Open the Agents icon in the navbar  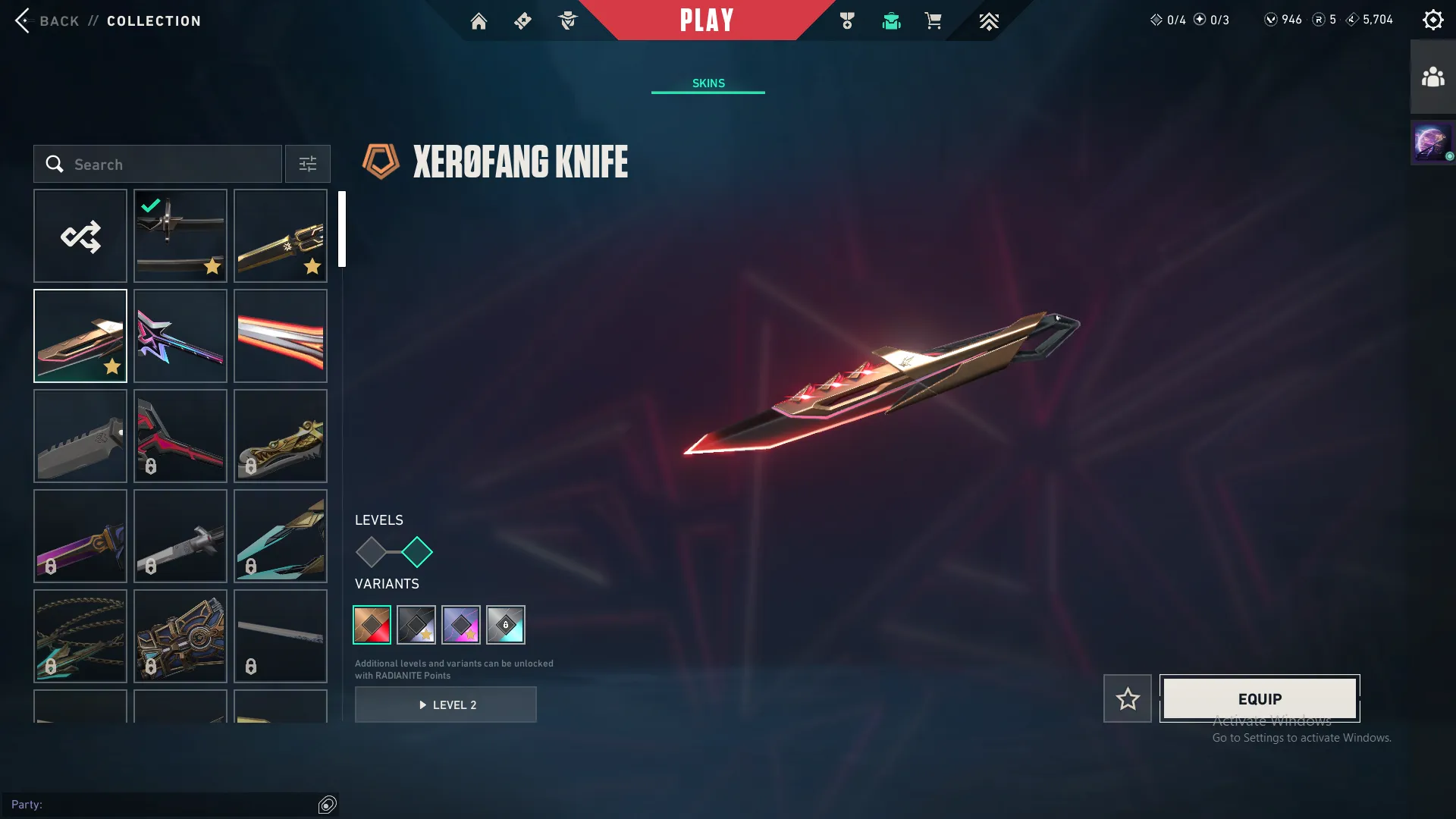click(567, 20)
